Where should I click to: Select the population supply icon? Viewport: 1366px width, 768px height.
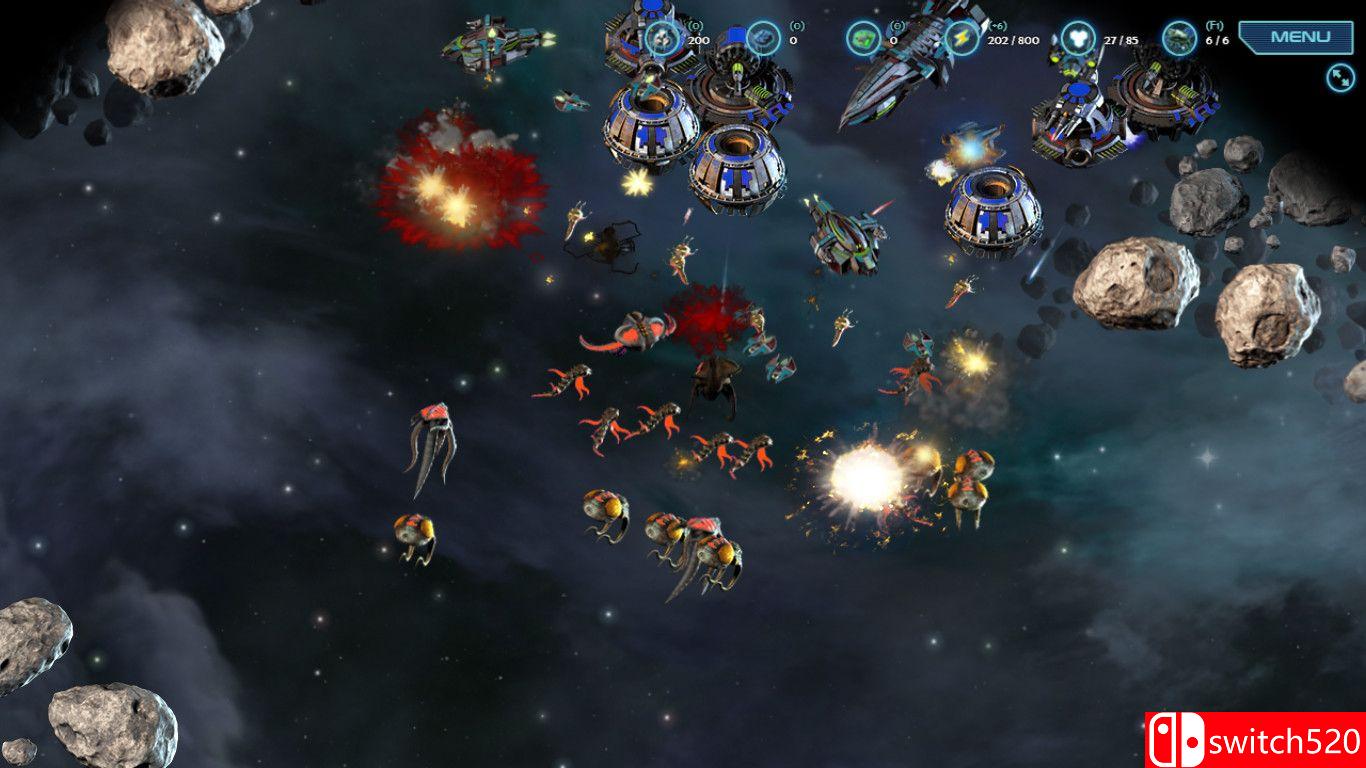click(x=1077, y=39)
